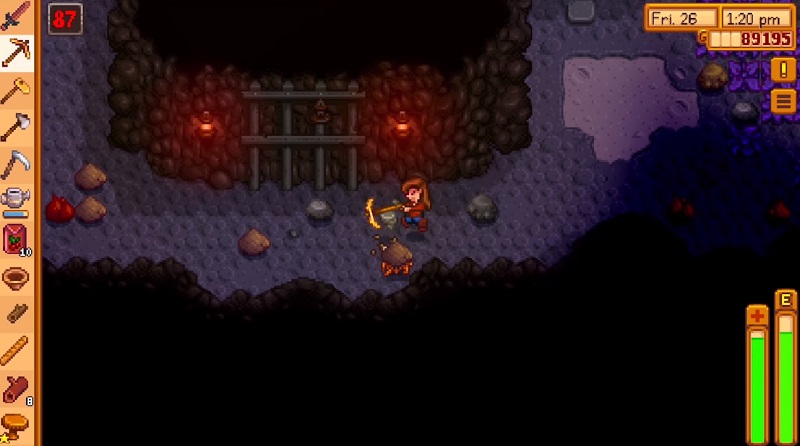Image resolution: width=800 pixels, height=446 pixels.
Task: Select the sword in the toolbar
Action: pos(17,17)
